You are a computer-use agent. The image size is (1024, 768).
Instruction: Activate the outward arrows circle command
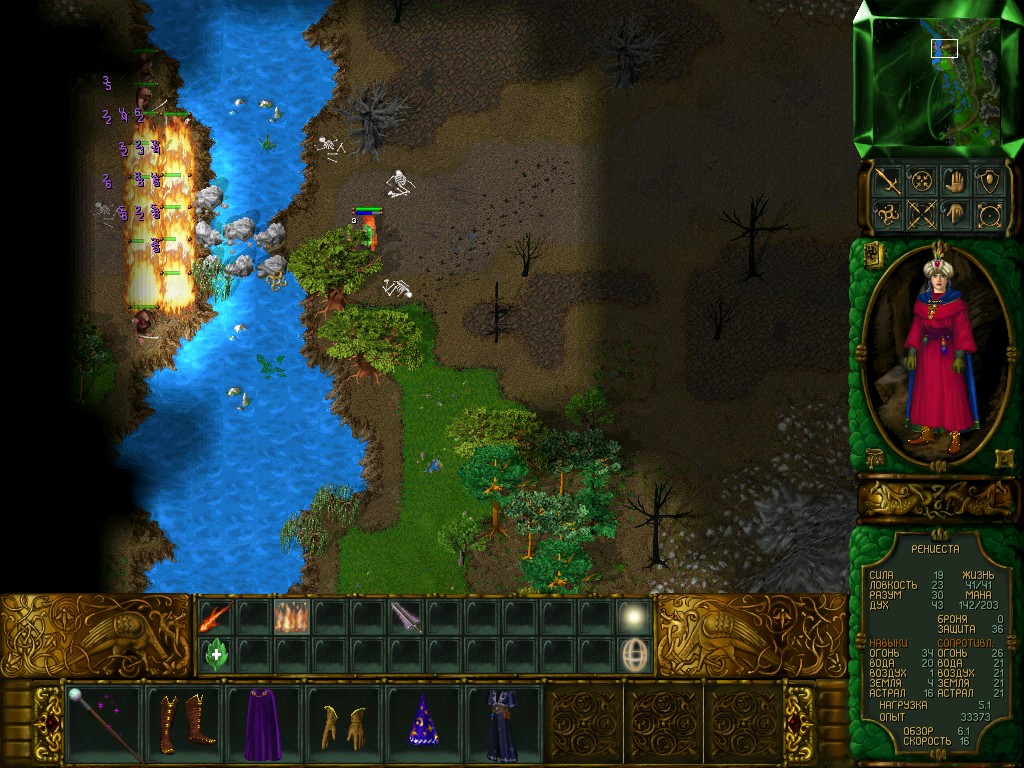tap(989, 214)
